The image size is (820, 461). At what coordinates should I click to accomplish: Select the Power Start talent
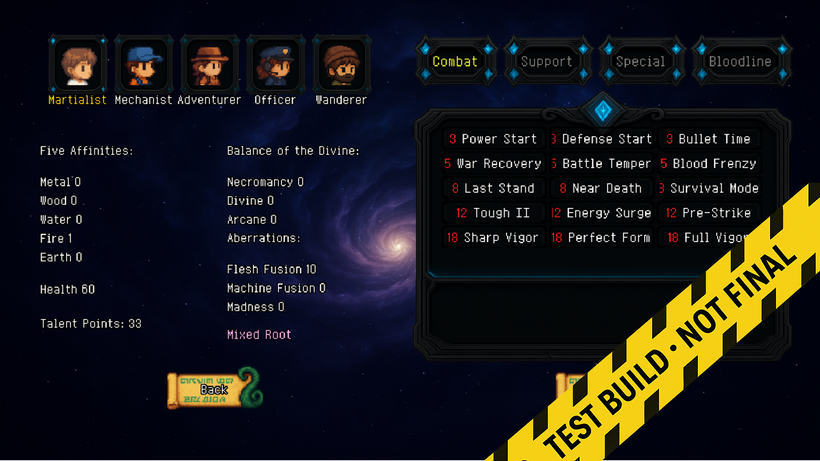click(493, 139)
